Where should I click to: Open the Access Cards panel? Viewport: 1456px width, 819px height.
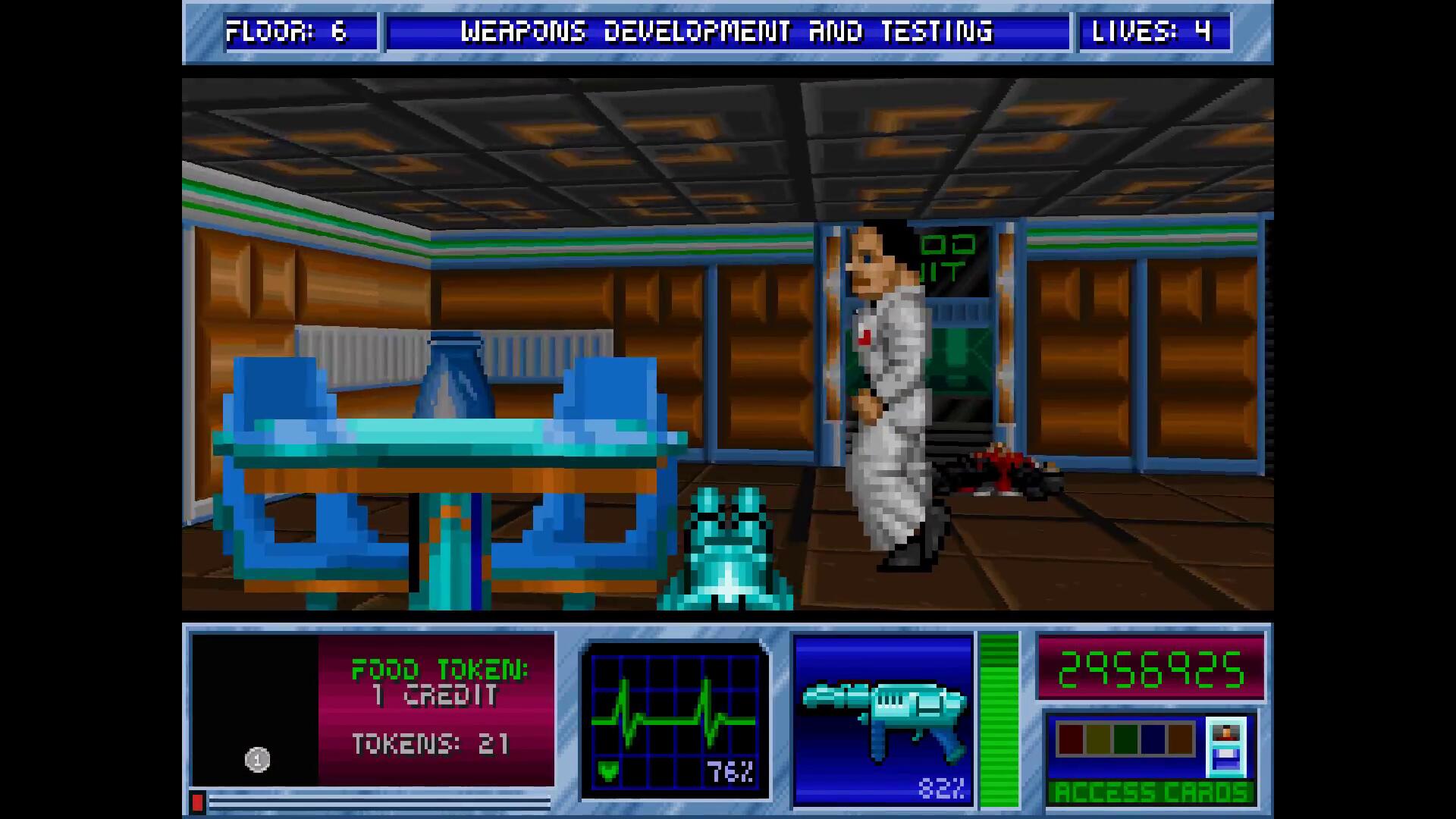pyautogui.click(x=1150, y=792)
